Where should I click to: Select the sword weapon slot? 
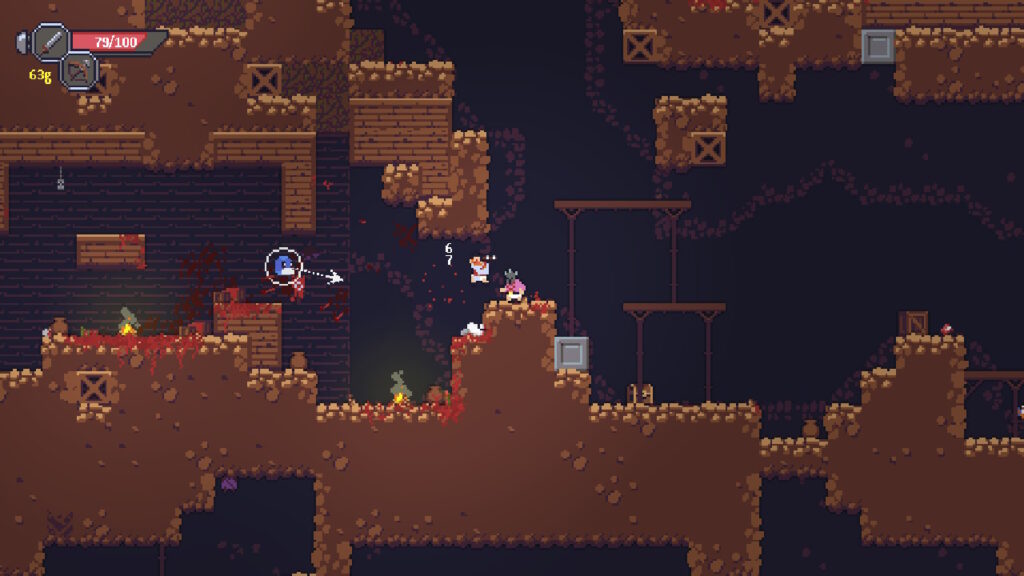pos(50,42)
